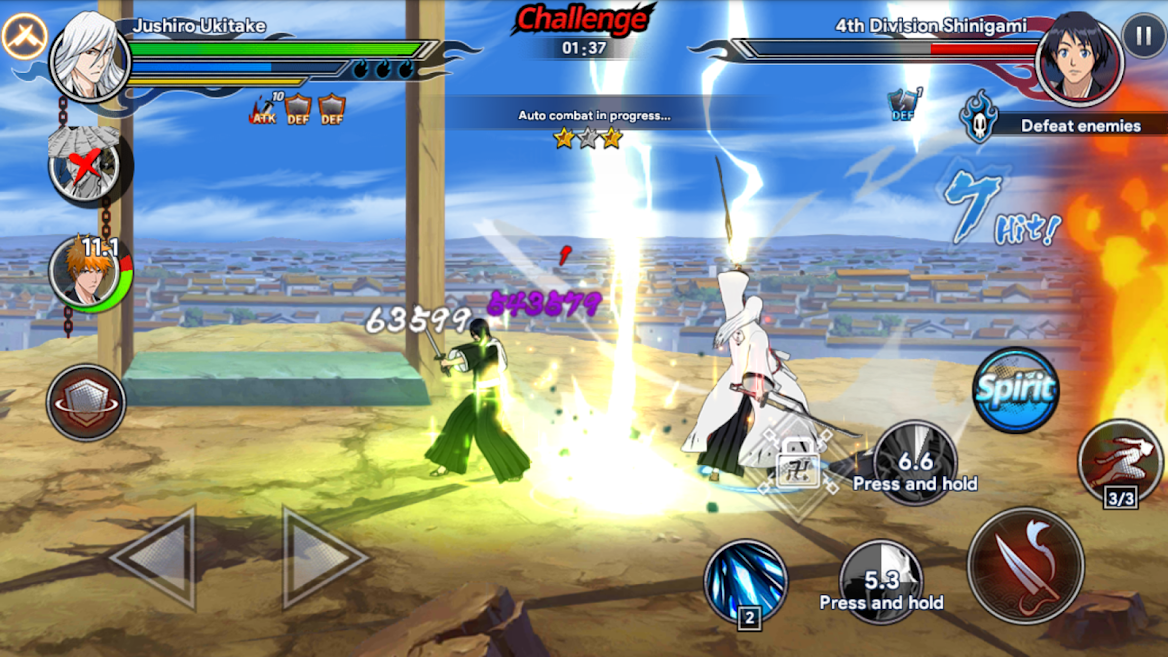Toggle auto combat crossed swords icon
The height and width of the screenshot is (657, 1168).
[x=24, y=37]
